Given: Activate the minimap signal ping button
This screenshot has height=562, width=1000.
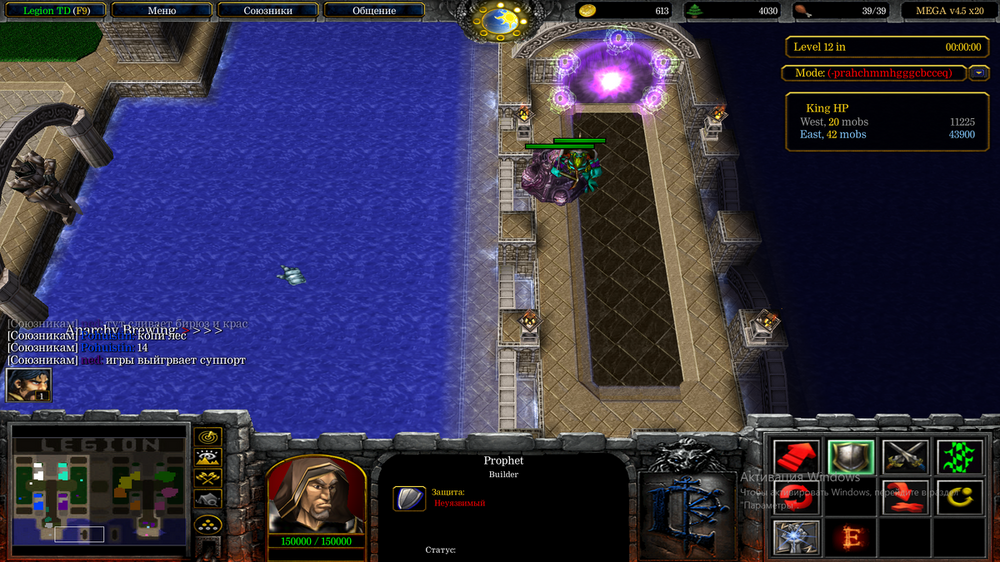Looking at the screenshot, I should tap(208, 437).
